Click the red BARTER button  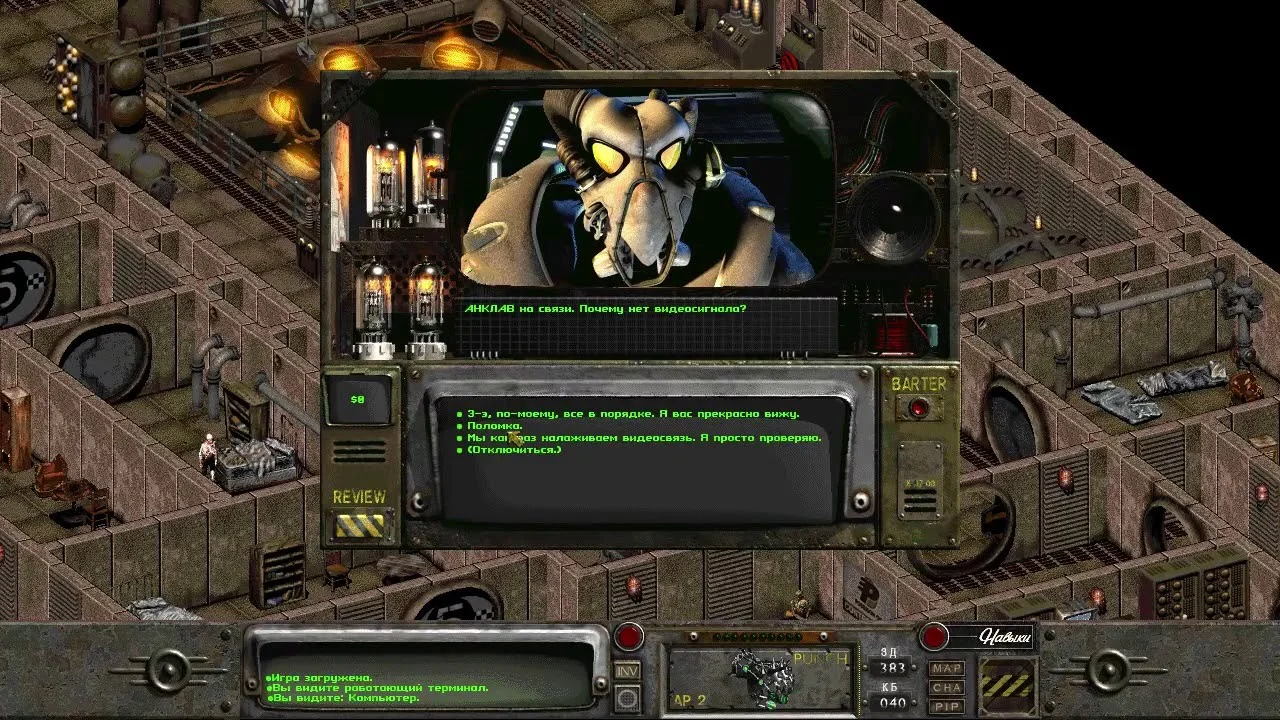click(918, 407)
